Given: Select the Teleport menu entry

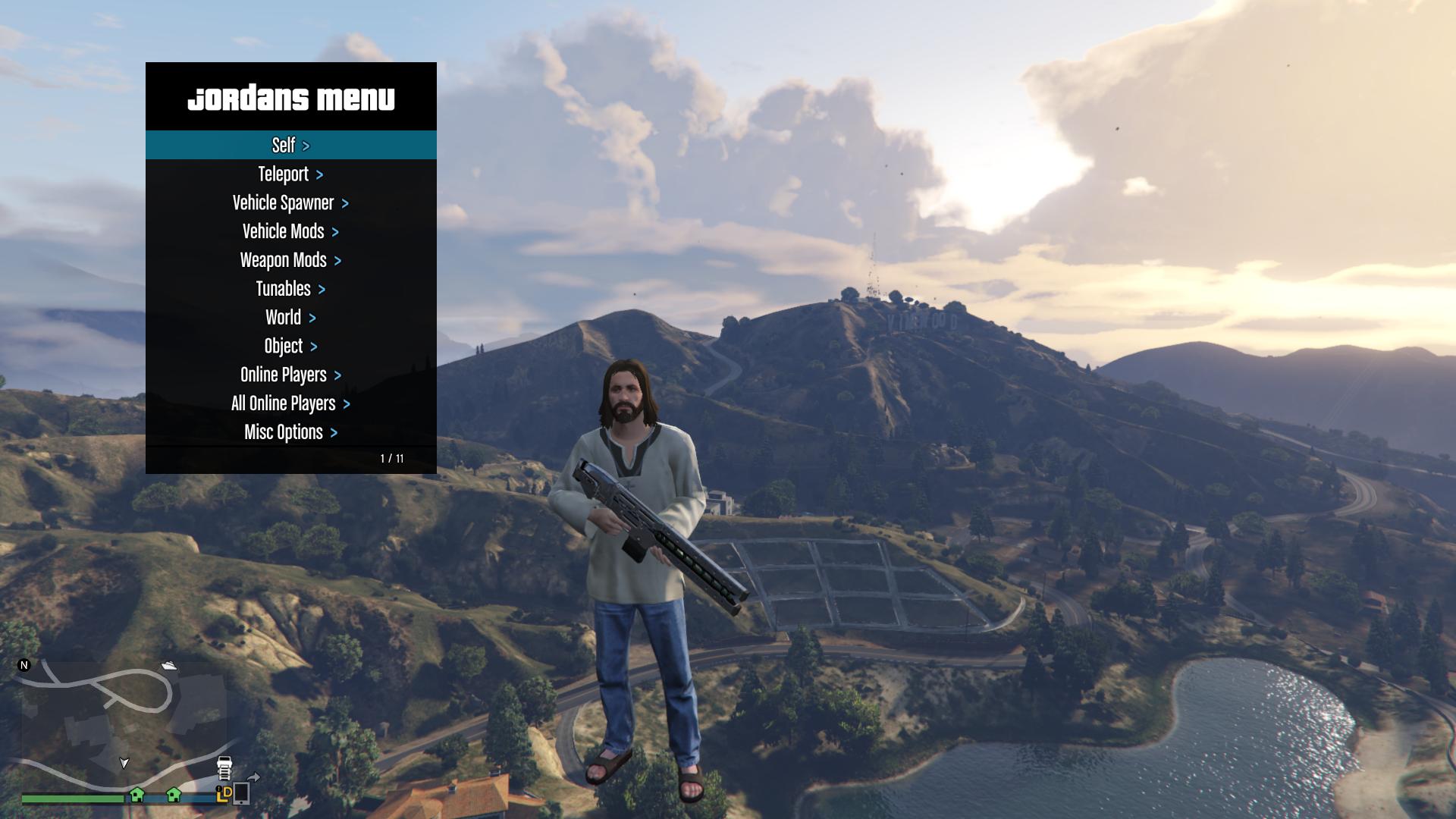Looking at the screenshot, I should click(290, 174).
